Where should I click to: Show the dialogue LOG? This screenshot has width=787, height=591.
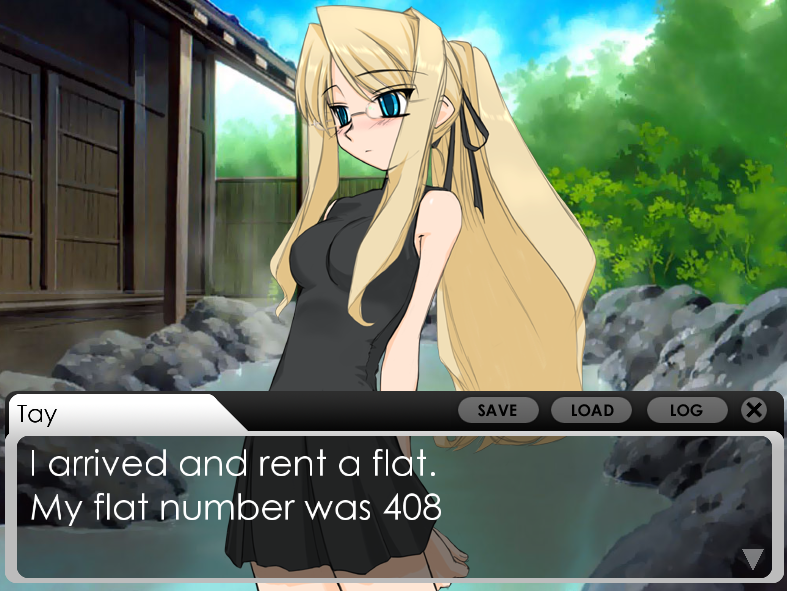coord(686,410)
